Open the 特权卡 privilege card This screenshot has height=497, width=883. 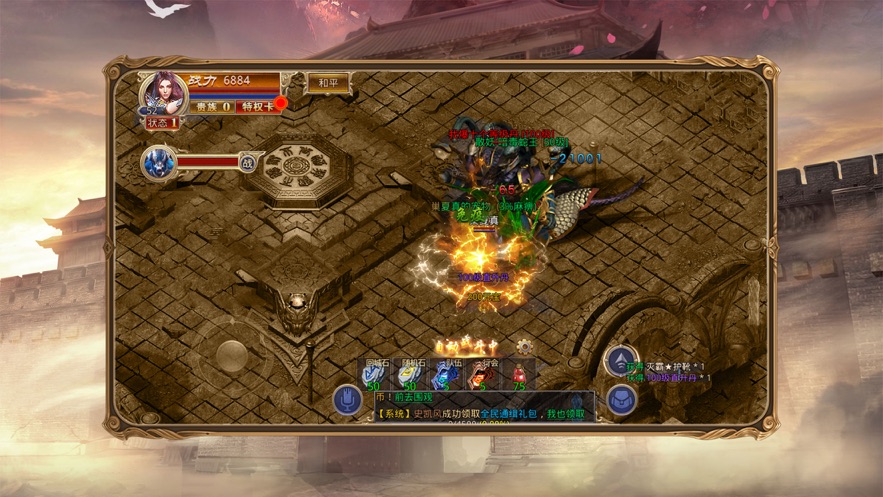[260, 105]
